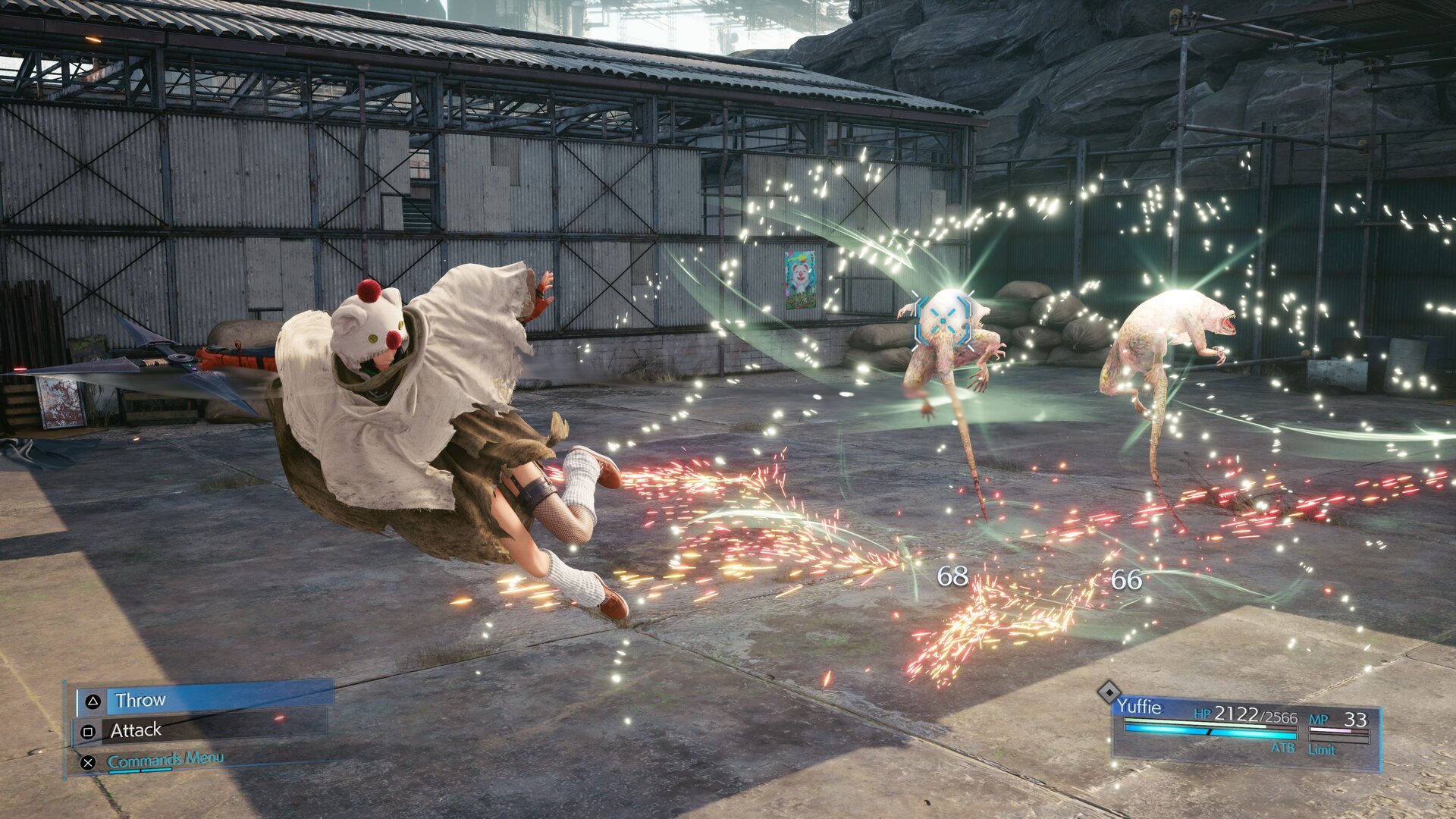Select the Attack command entry

point(136,731)
